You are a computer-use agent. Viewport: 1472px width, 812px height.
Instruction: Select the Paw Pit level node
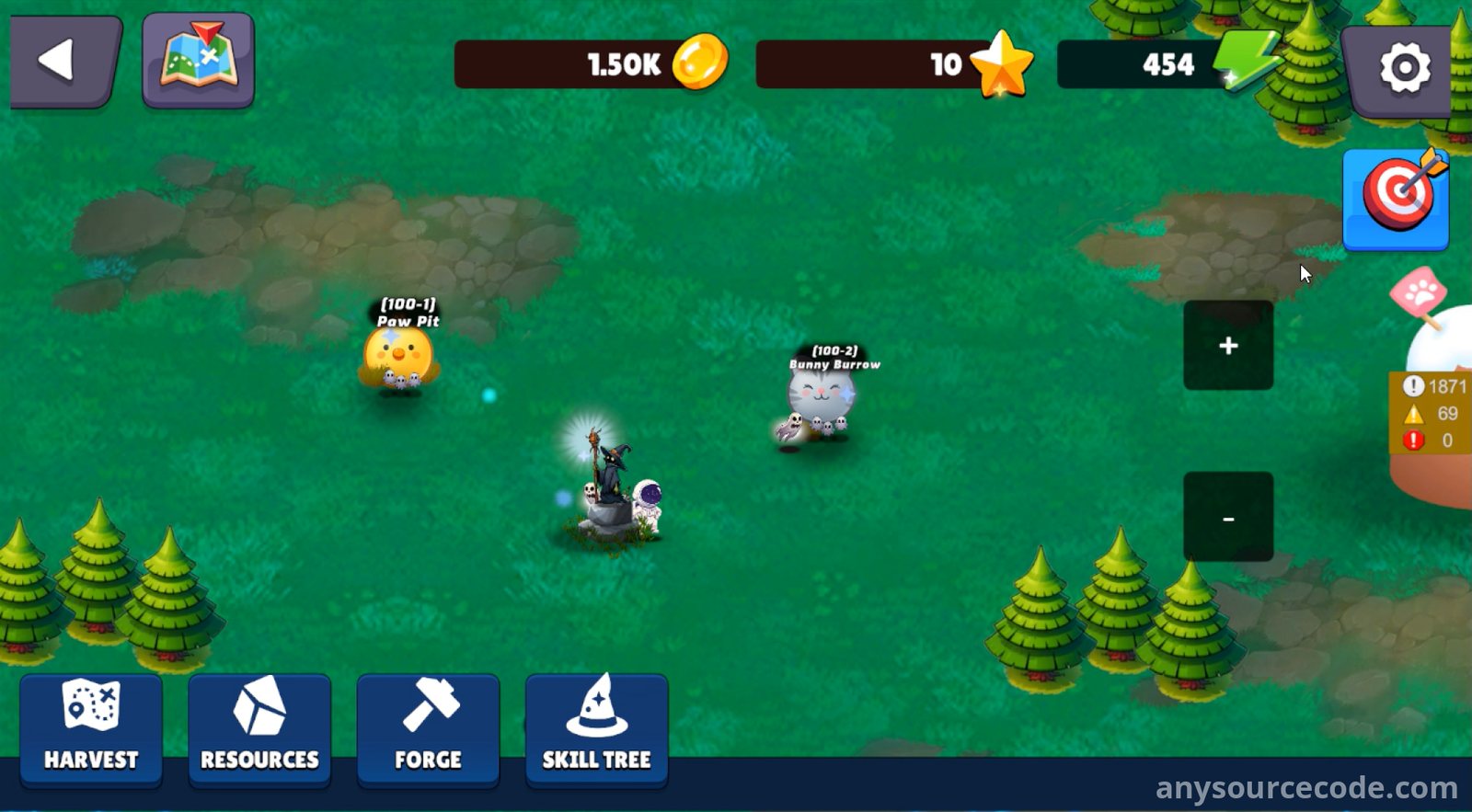point(398,359)
